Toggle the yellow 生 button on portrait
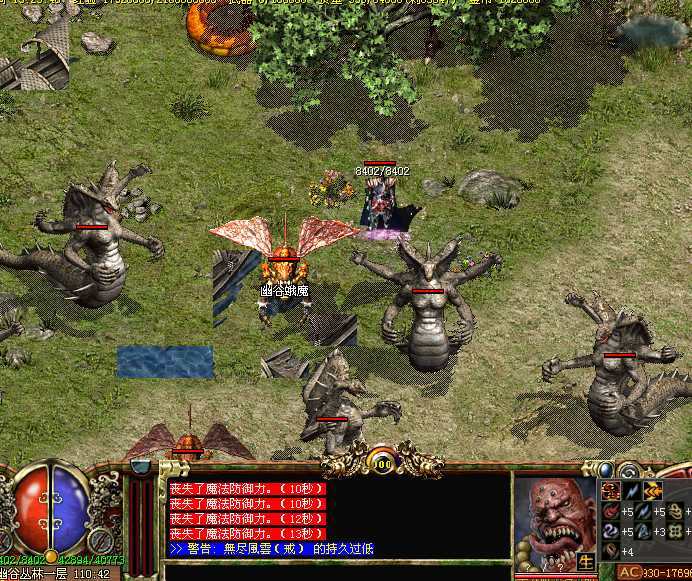This screenshot has height=581, width=692. tap(586, 562)
